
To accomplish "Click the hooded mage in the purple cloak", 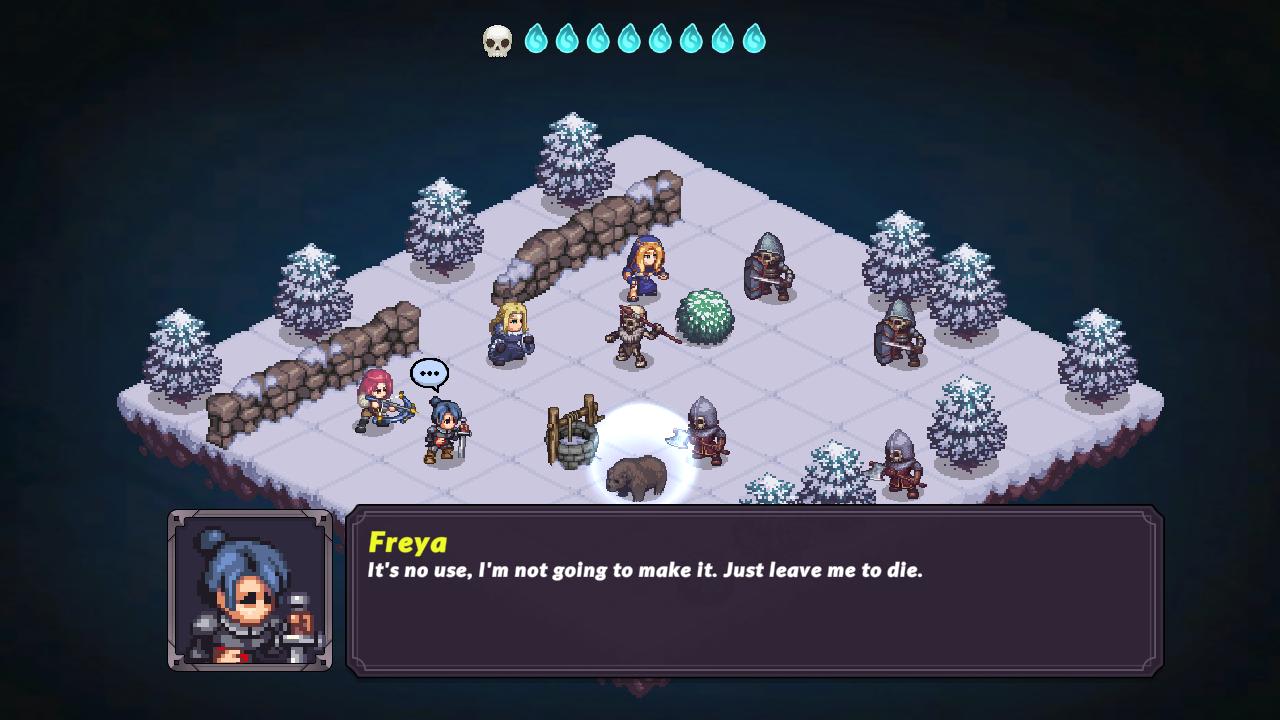I will click(645, 265).
